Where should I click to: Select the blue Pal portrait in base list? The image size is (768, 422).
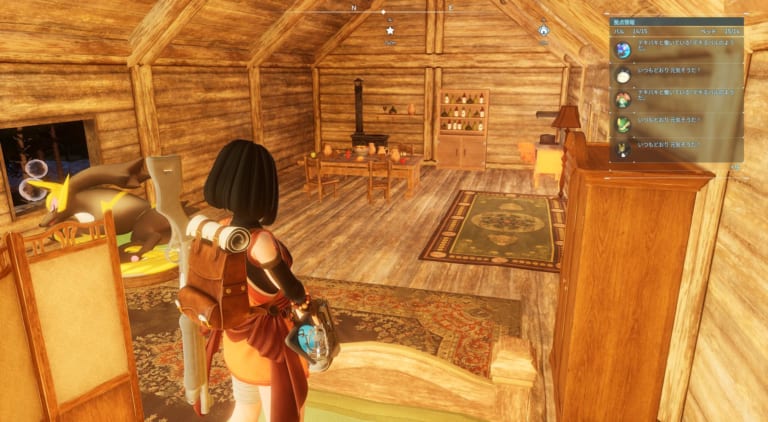(x=623, y=50)
